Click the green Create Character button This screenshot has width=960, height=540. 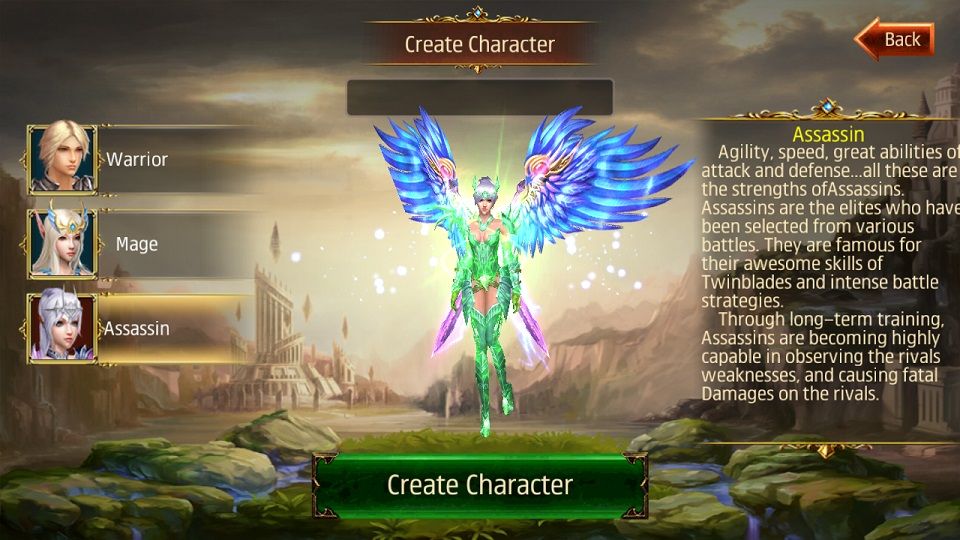click(480, 485)
